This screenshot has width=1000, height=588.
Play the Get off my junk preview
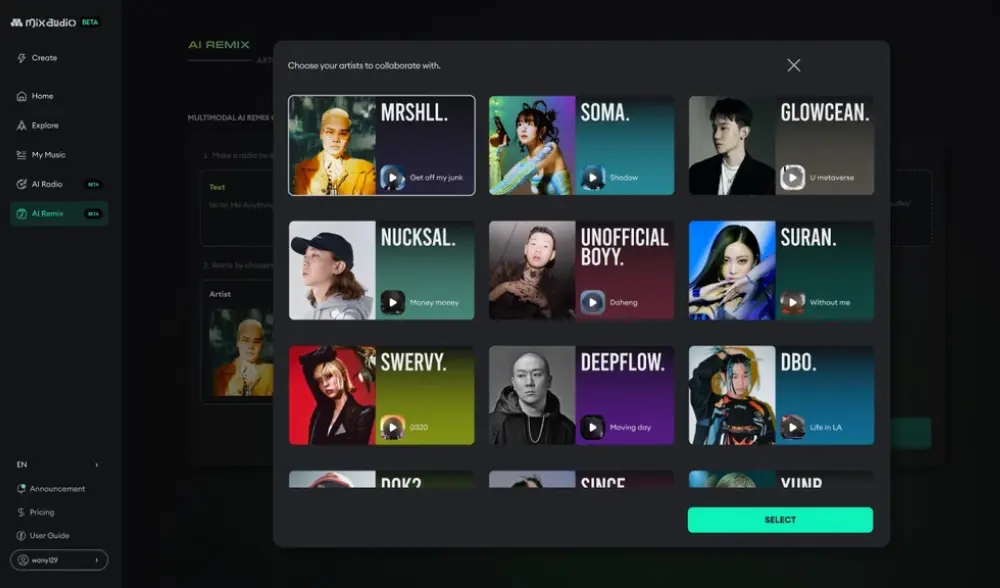(393, 178)
